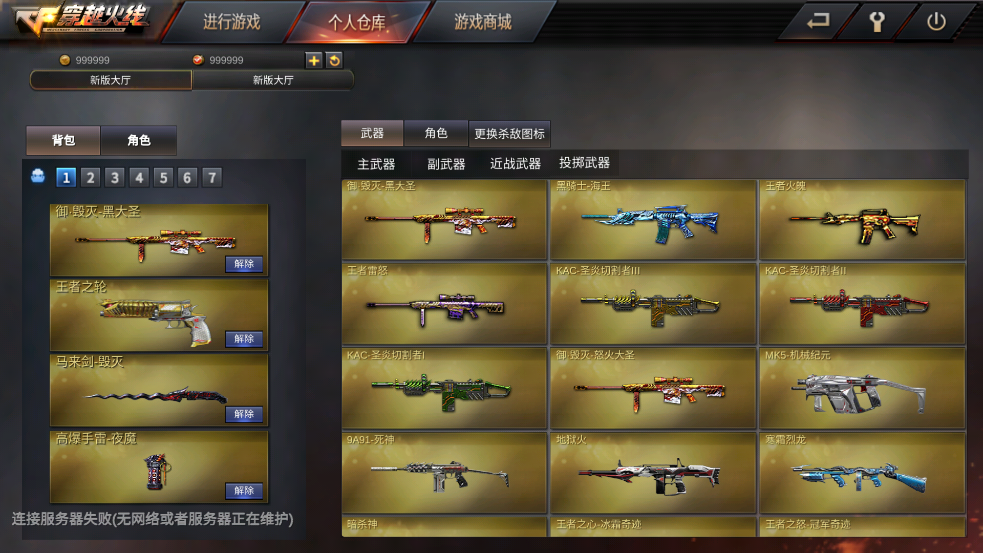Add currency with the yellow plus button
This screenshot has height=553, width=983.
[x=314, y=60]
